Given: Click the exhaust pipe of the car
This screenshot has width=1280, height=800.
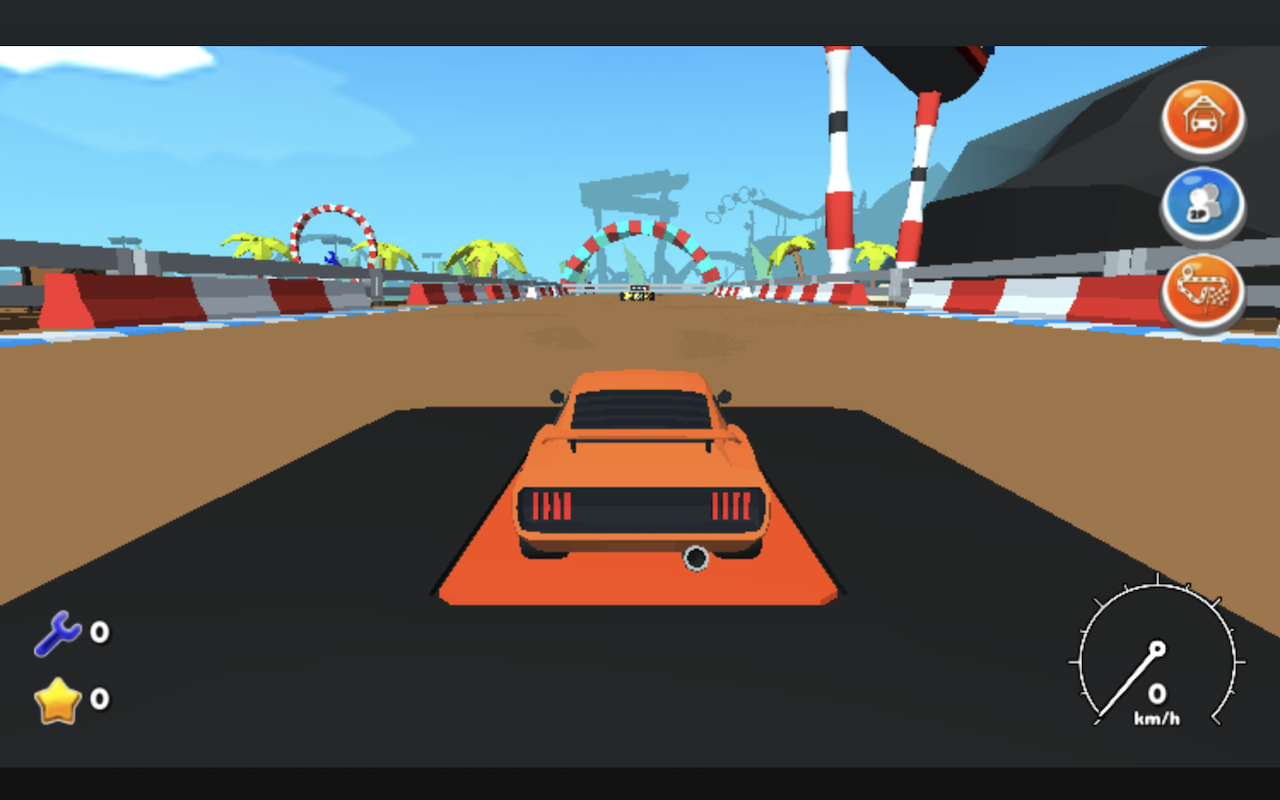Looking at the screenshot, I should click(697, 558).
